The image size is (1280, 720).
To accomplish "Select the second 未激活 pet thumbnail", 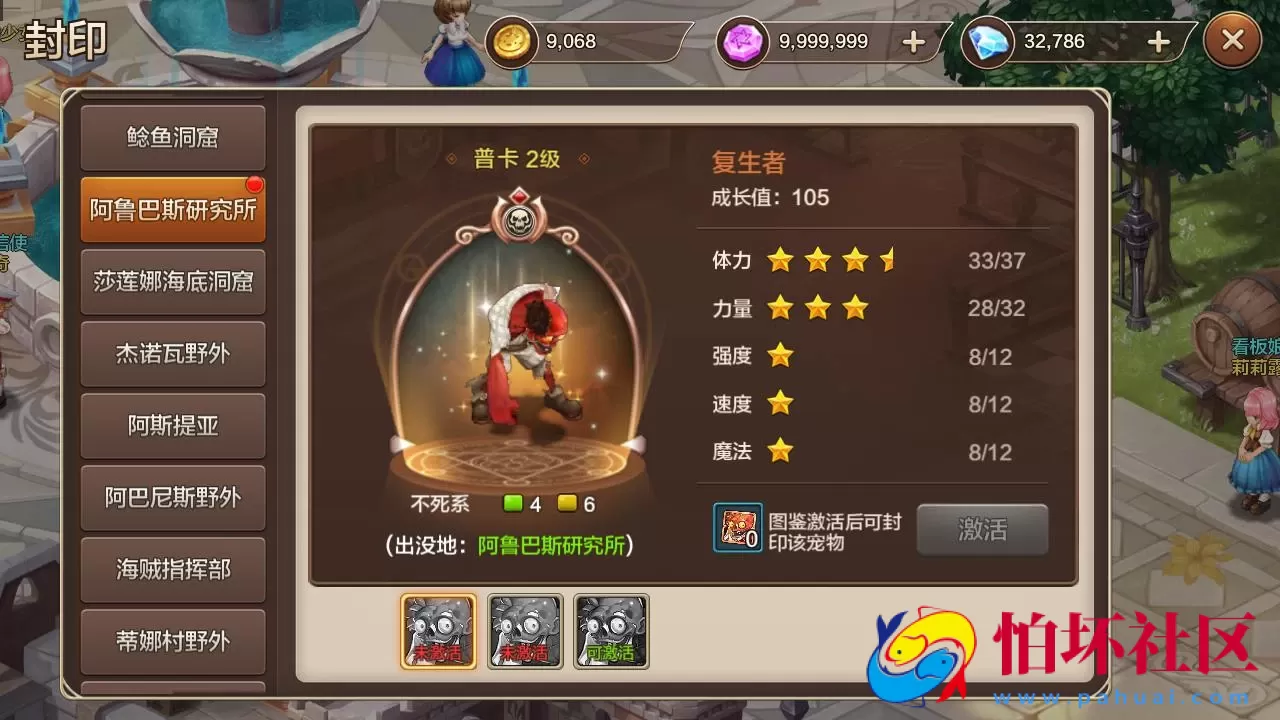I will (524, 630).
